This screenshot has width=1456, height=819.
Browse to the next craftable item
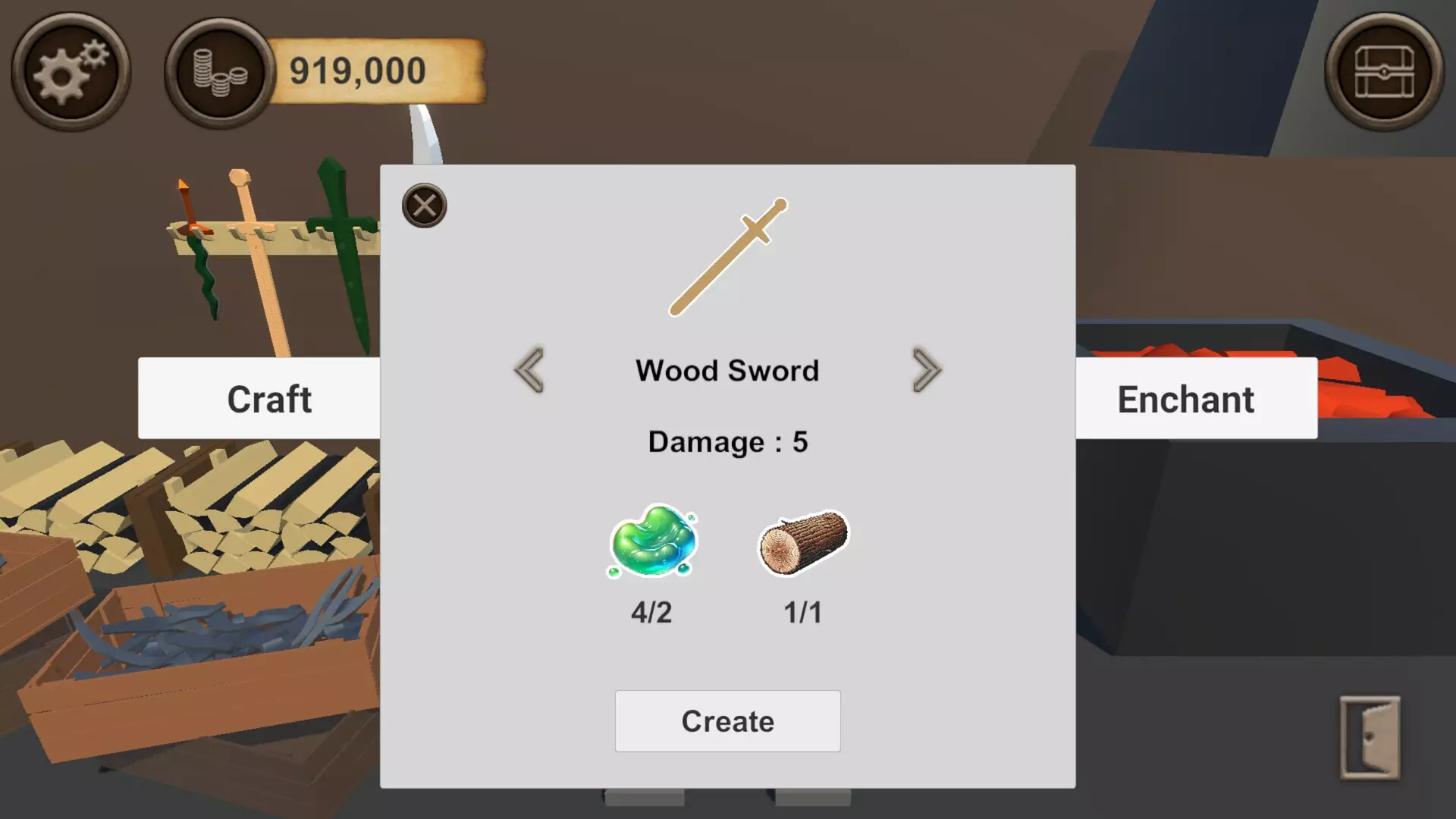[x=926, y=370]
